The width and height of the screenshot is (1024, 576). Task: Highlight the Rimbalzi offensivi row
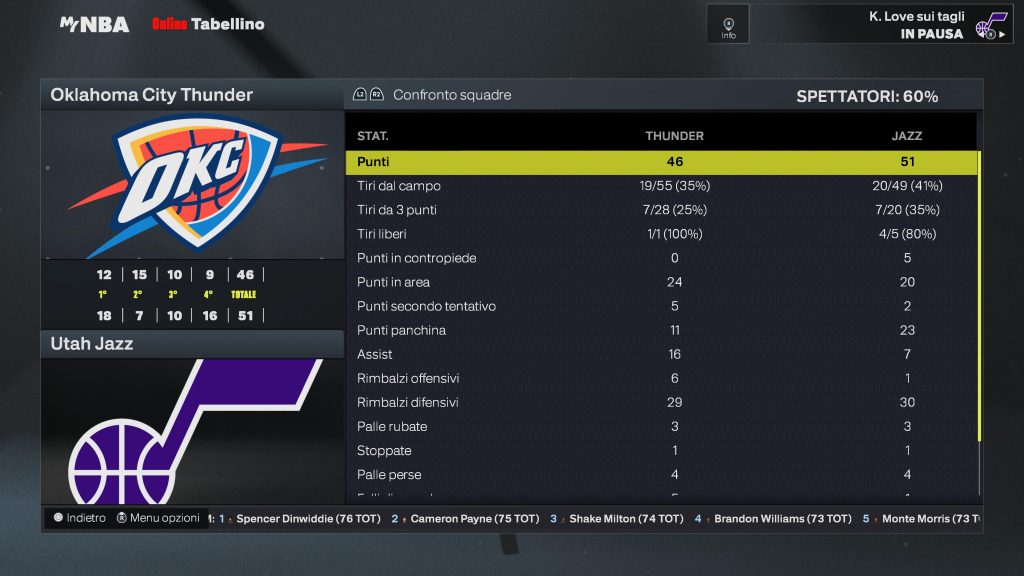pyautogui.click(x=661, y=378)
